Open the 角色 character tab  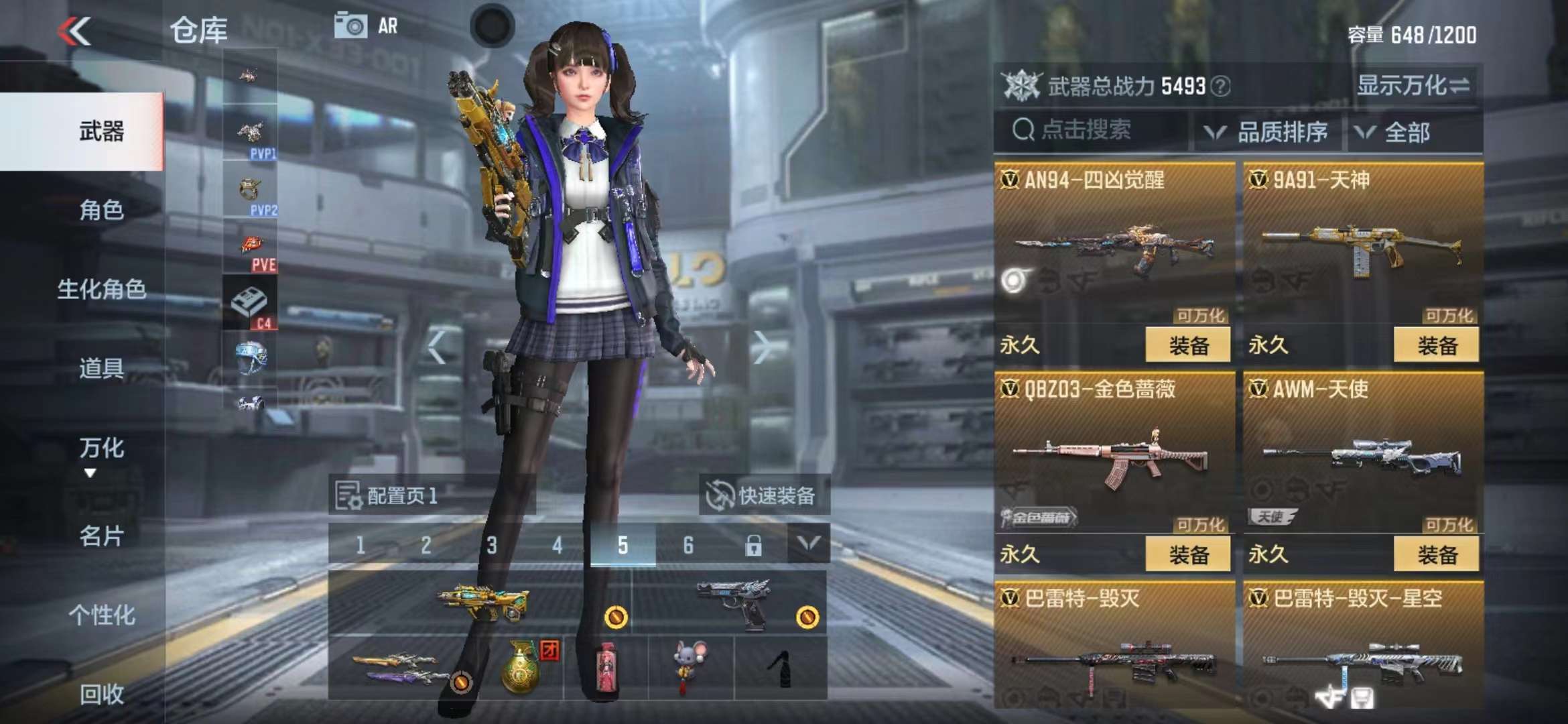[x=101, y=210]
